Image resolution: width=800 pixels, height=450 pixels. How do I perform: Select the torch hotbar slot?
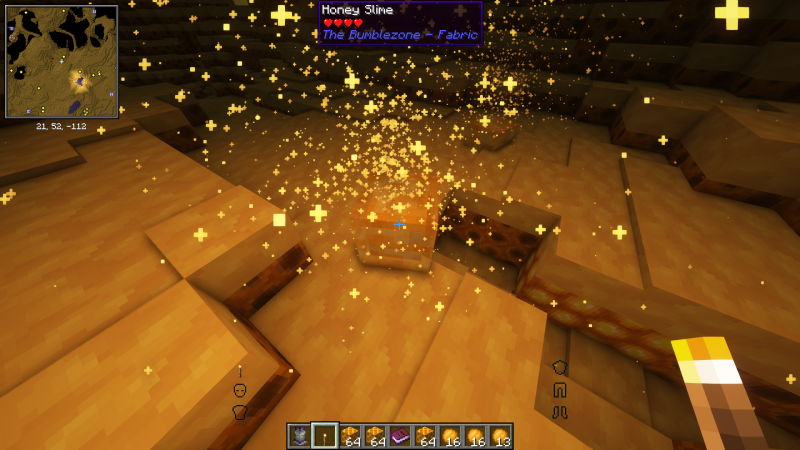[324, 435]
